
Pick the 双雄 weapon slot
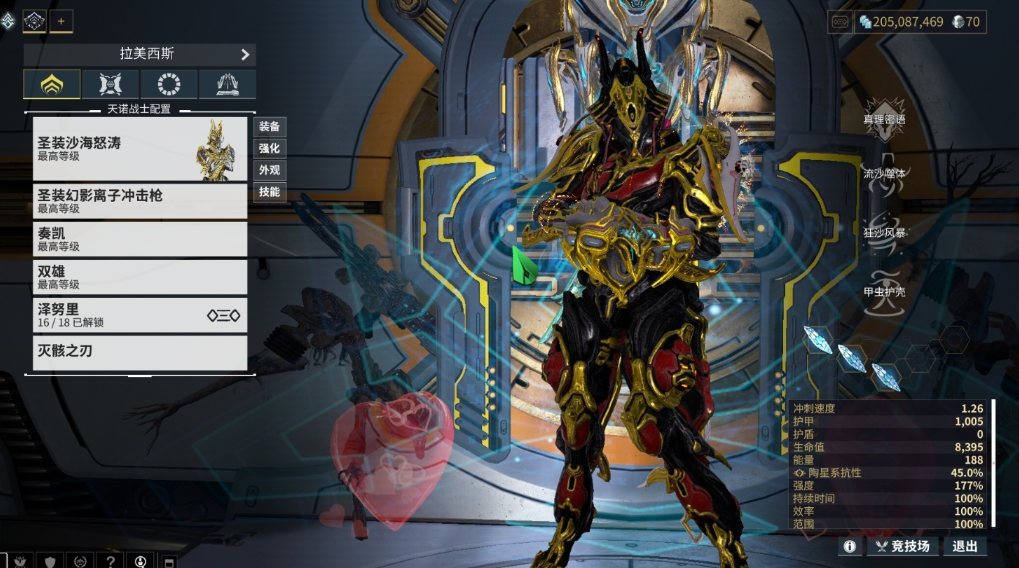point(139,277)
